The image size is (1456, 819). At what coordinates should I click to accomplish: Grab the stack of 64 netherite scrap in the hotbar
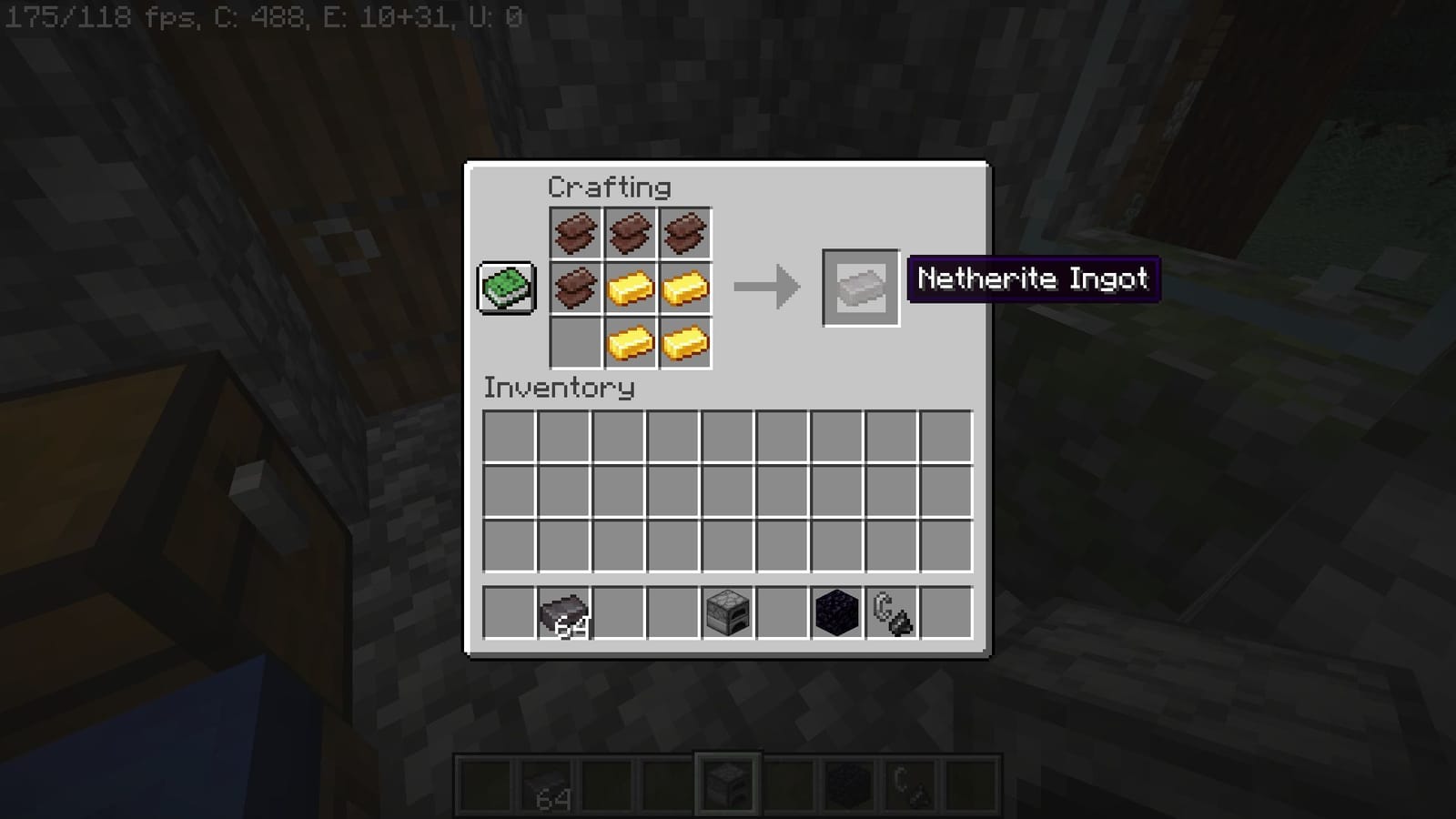click(564, 612)
